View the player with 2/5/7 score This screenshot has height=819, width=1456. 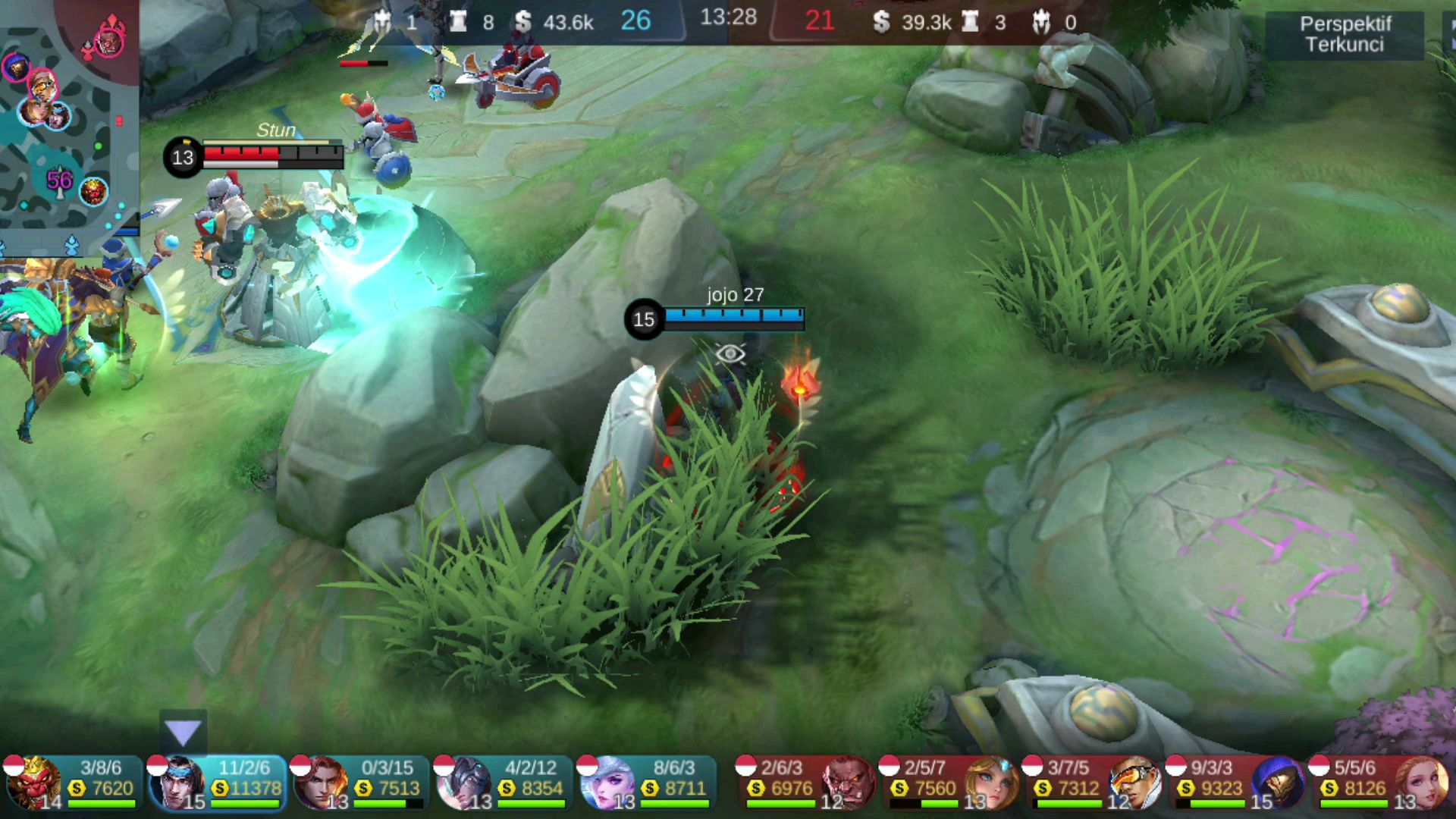(949, 783)
